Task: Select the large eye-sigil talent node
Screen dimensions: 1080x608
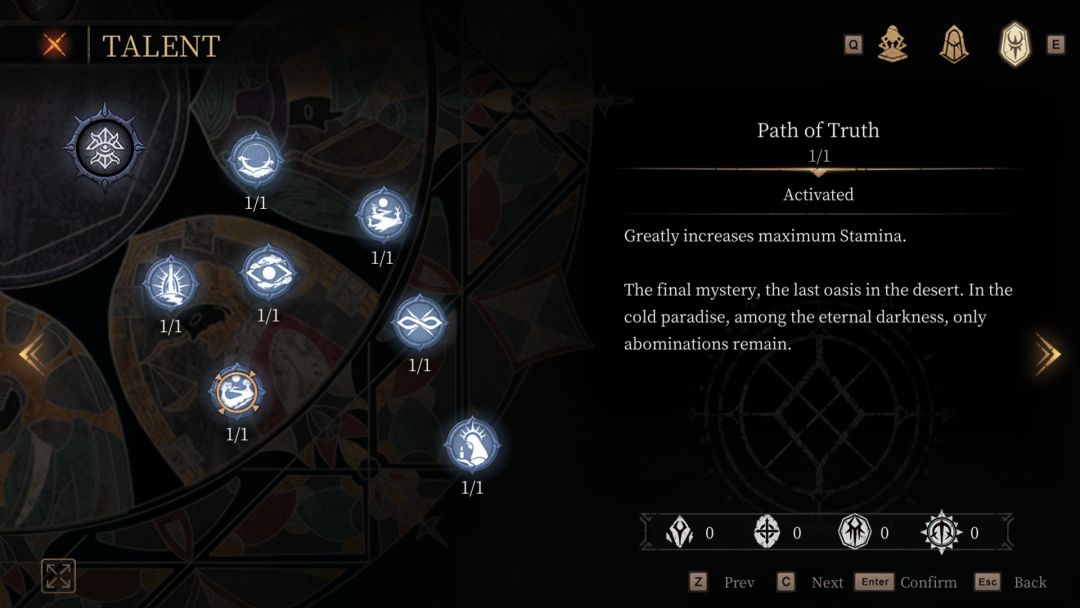Action: [105, 147]
